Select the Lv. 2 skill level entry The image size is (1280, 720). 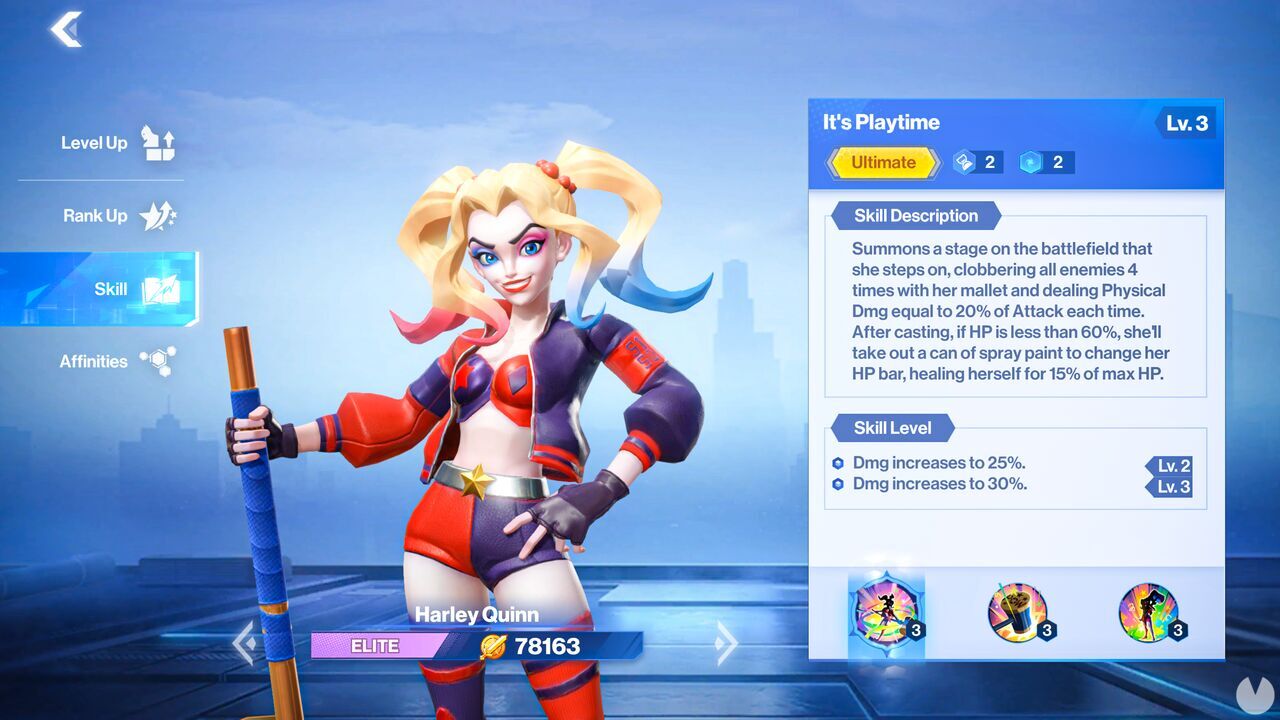[1170, 465]
